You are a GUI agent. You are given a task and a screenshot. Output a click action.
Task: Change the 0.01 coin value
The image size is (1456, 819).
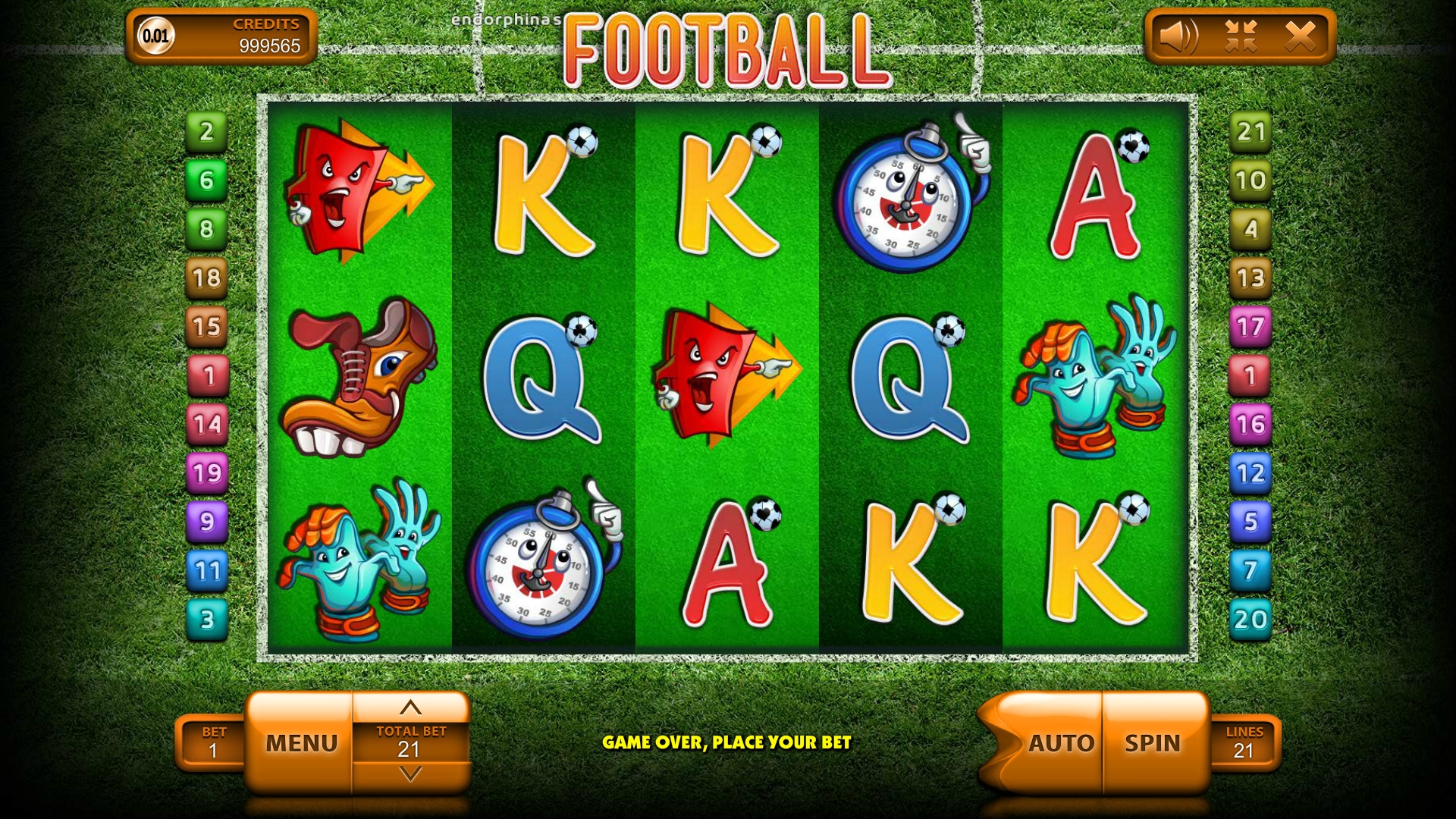(x=156, y=36)
